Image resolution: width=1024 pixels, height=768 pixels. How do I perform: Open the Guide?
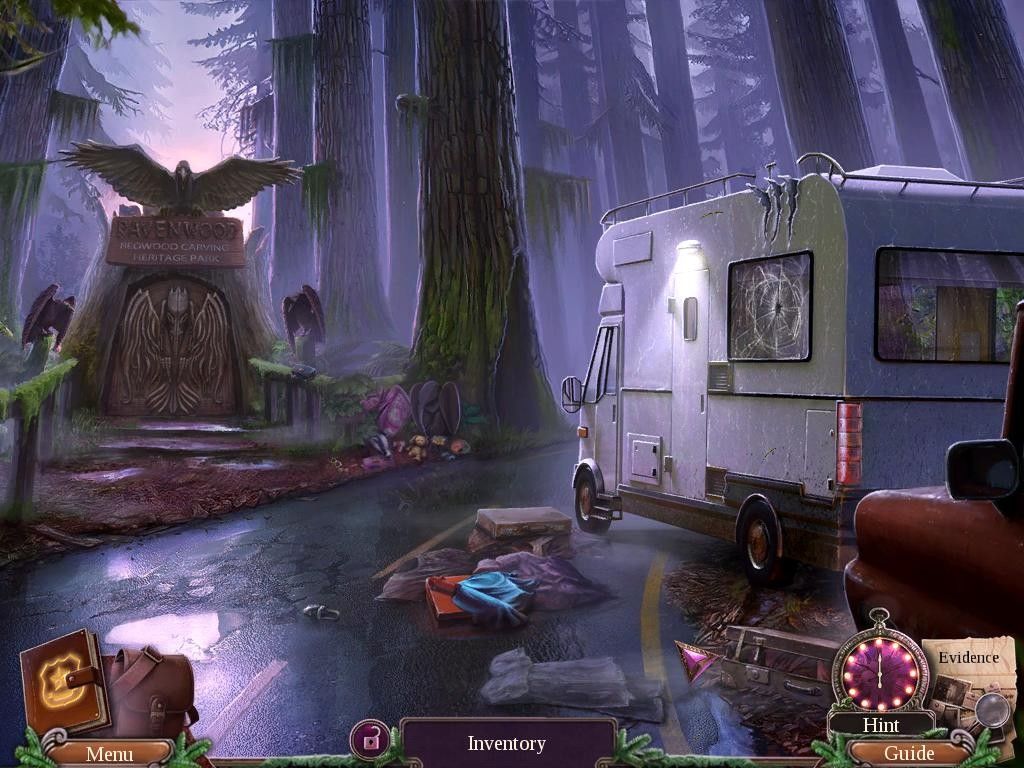(x=909, y=753)
